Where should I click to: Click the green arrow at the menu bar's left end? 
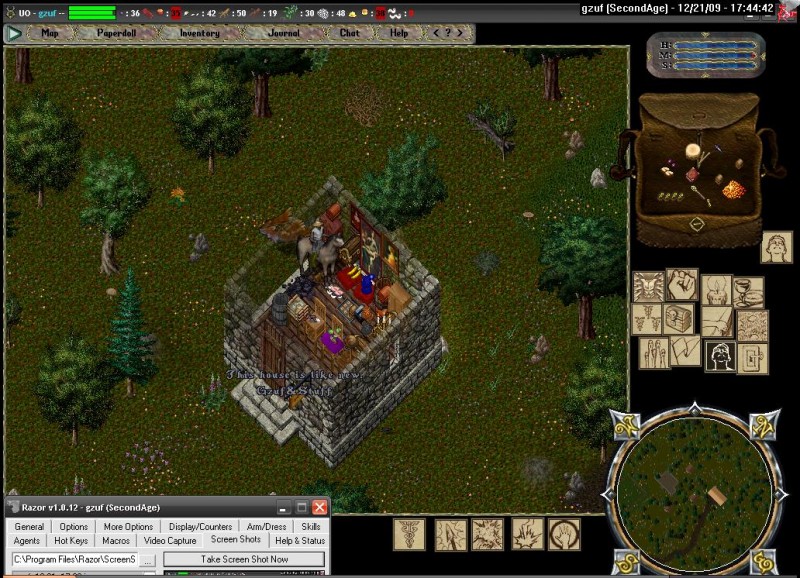tap(13, 33)
